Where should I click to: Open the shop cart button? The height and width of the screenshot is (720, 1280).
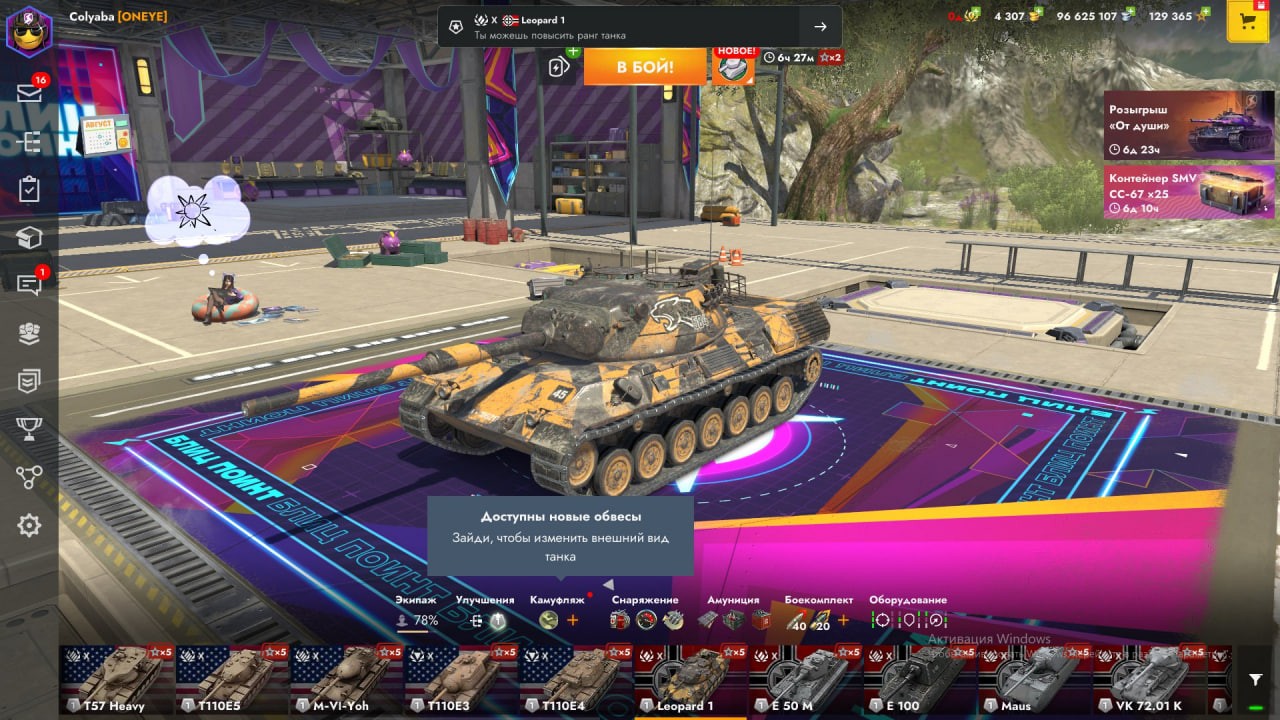pos(1247,22)
